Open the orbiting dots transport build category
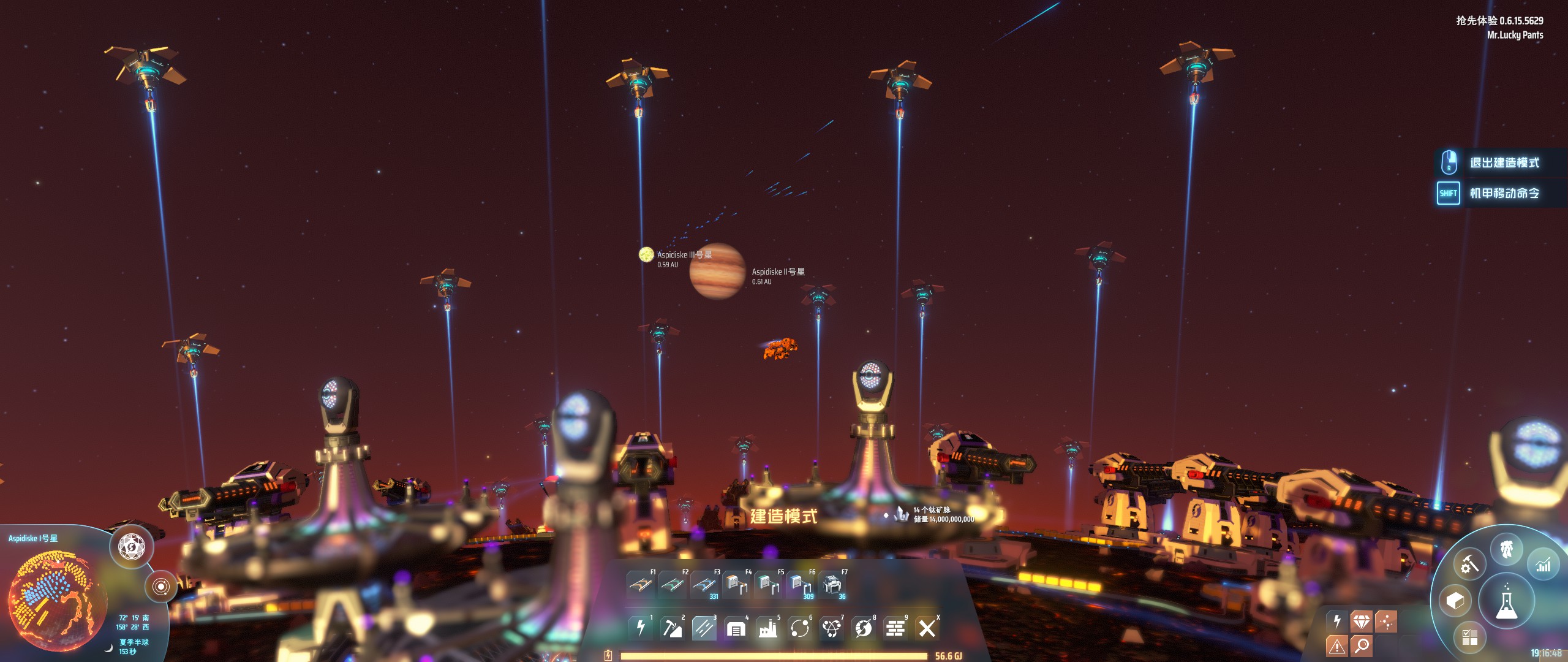The image size is (1568, 662). (799, 628)
